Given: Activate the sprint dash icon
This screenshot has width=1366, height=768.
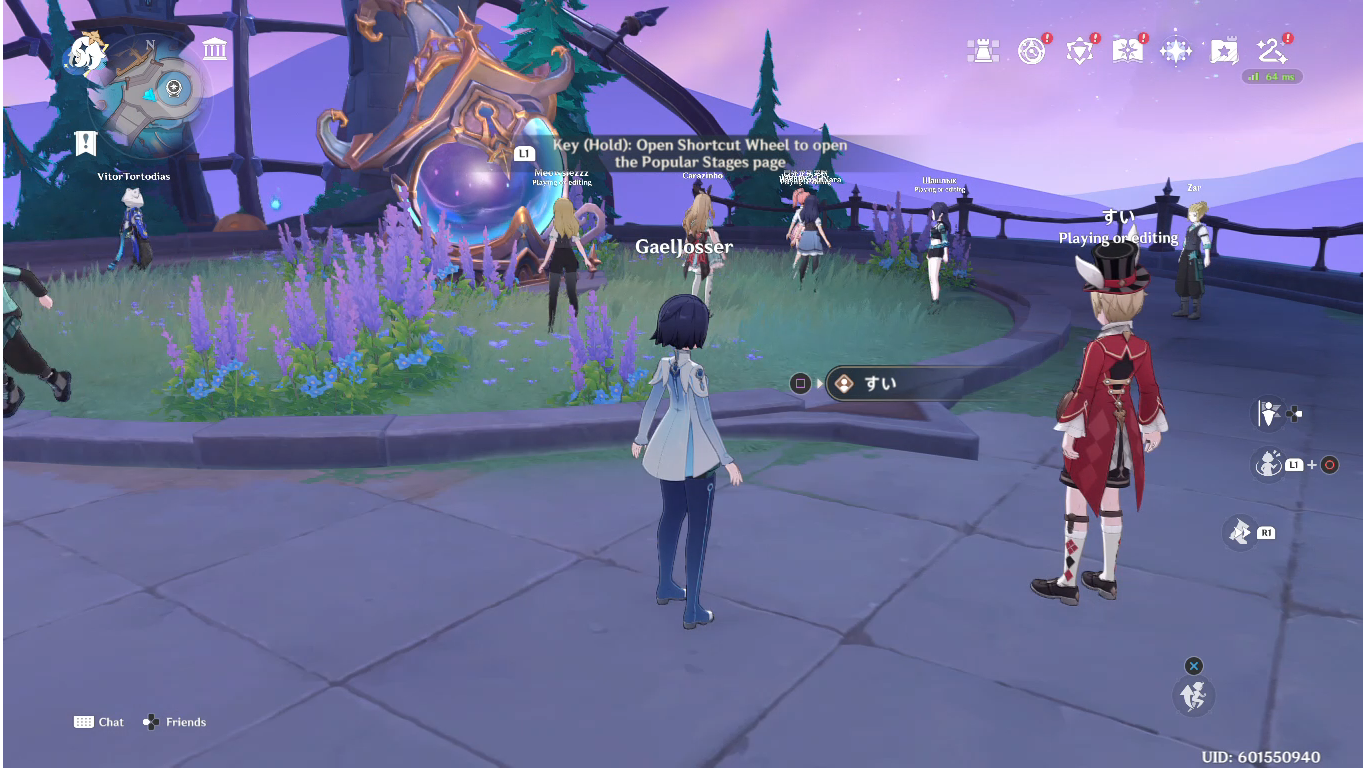Looking at the screenshot, I should 1241,532.
